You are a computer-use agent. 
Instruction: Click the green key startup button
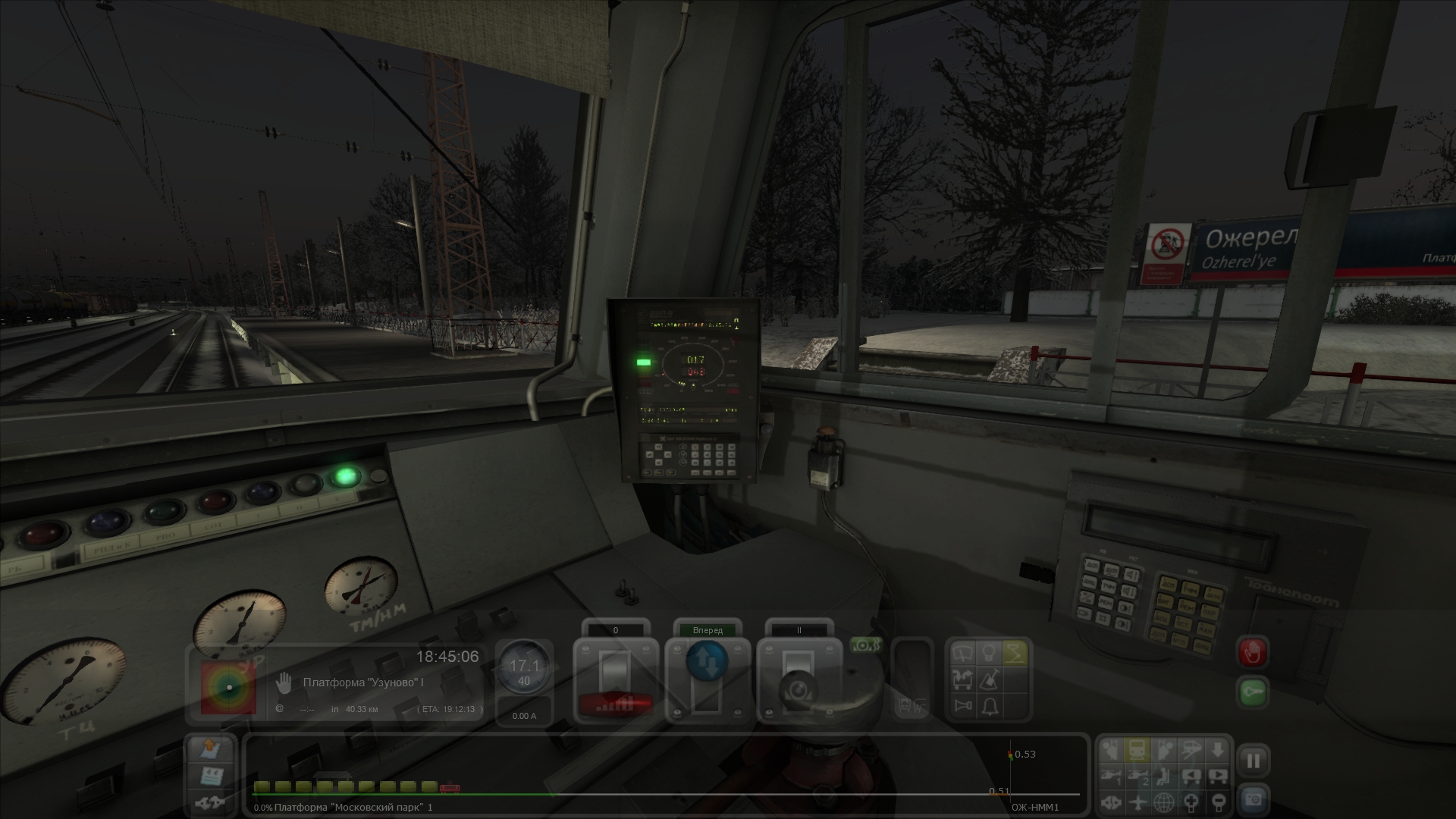[x=1252, y=692]
